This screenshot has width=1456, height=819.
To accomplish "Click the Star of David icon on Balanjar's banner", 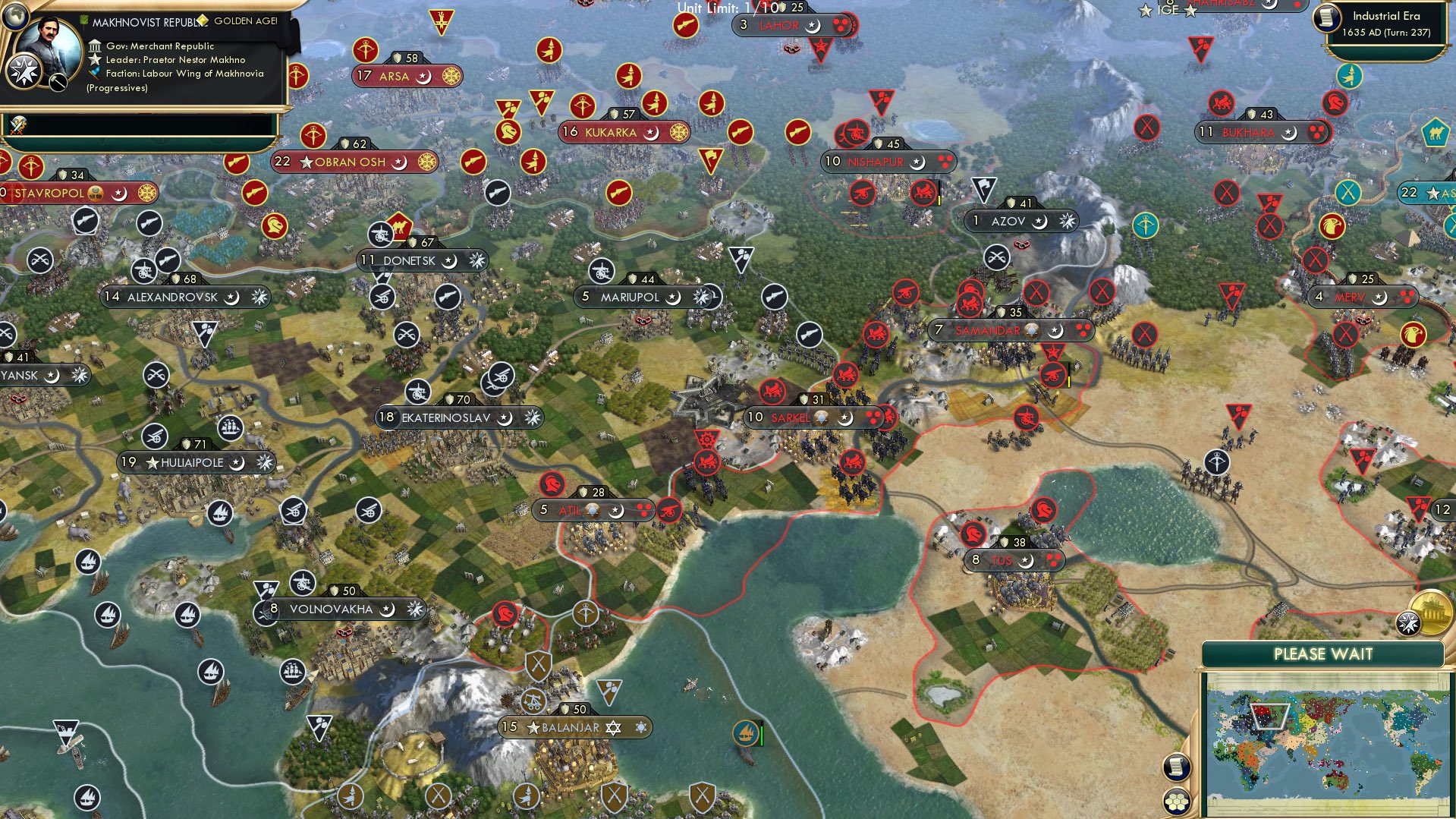I will coord(614,727).
